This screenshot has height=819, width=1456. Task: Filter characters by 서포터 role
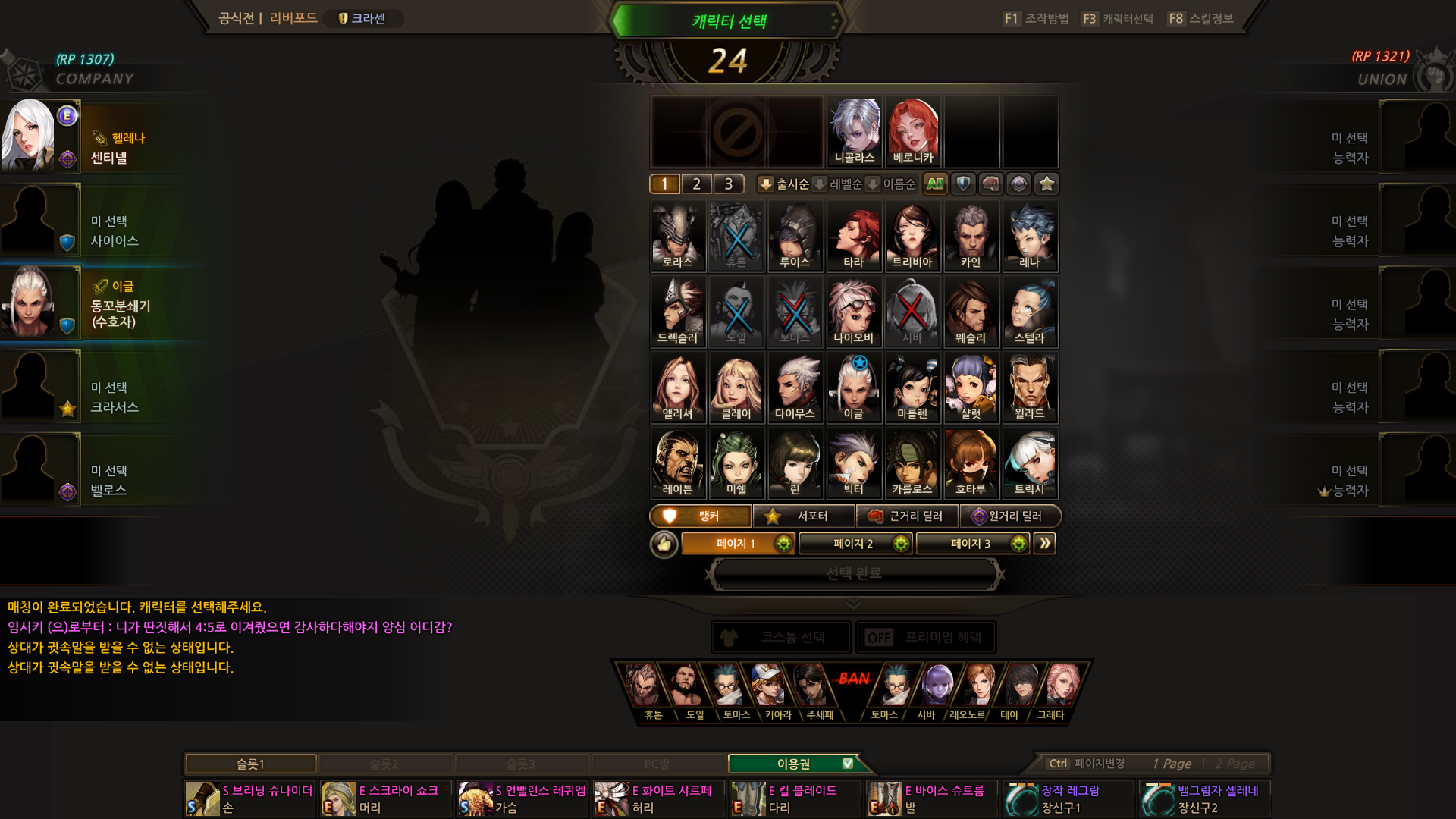point(805,516)
